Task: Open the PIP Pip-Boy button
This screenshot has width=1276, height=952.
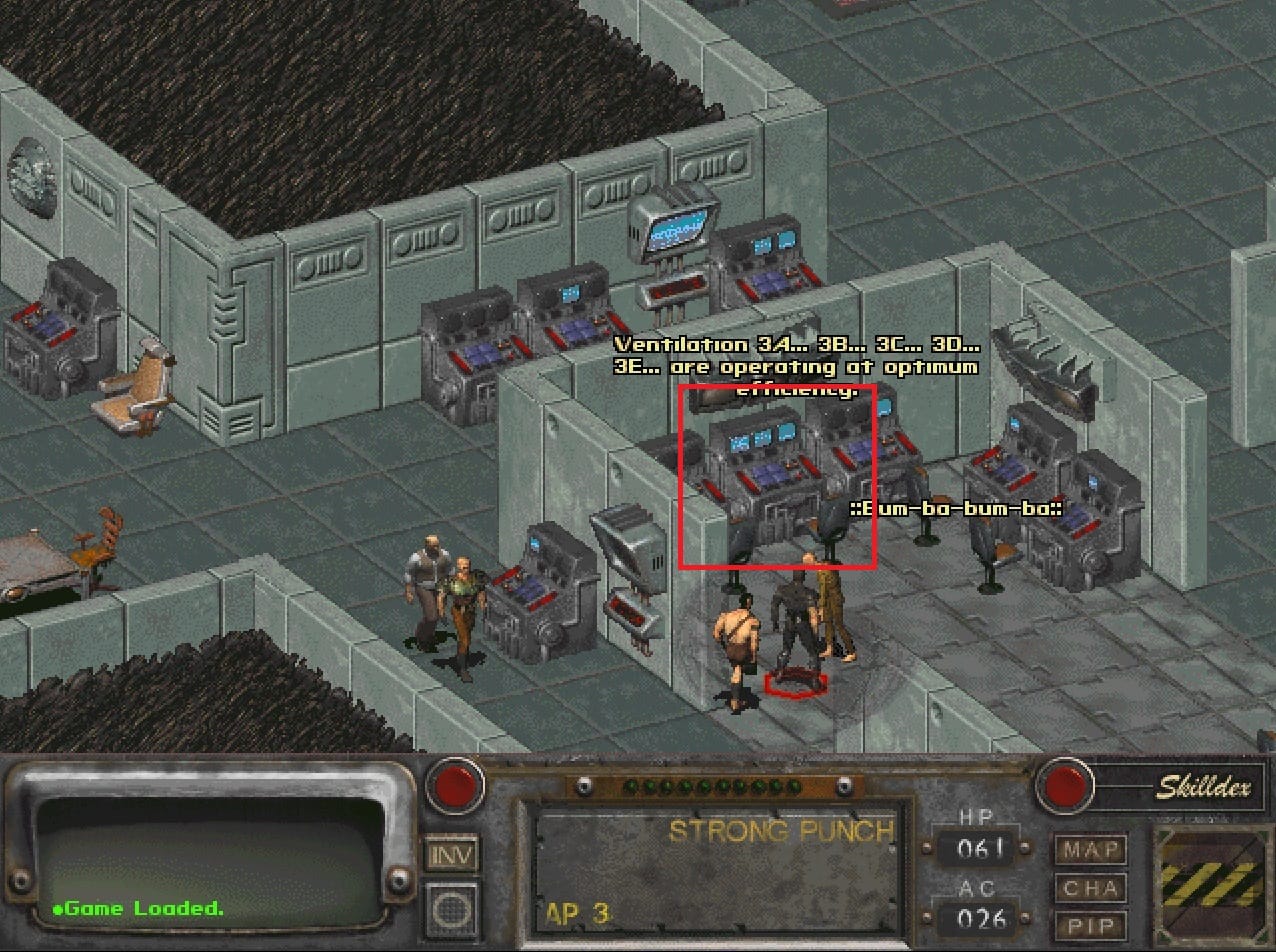Action: tap(1090, 925)
